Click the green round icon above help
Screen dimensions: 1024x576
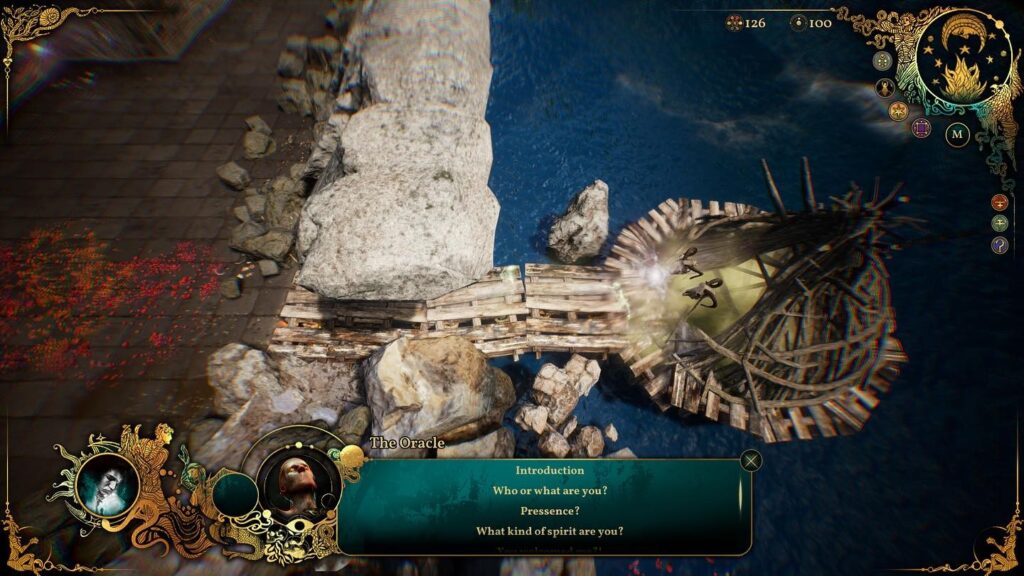coord(999,223)
